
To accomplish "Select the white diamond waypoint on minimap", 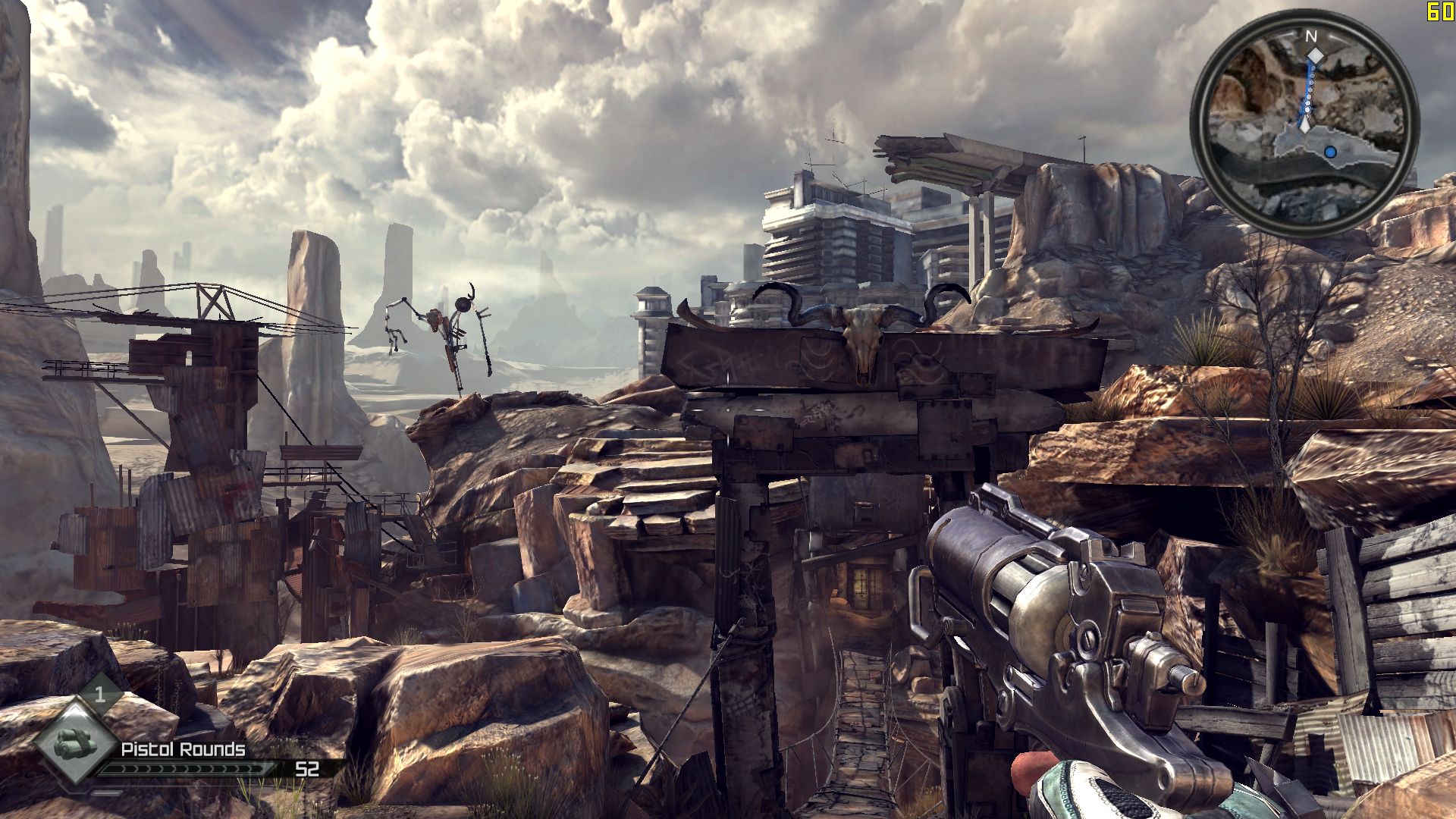I will [1316, 57].
